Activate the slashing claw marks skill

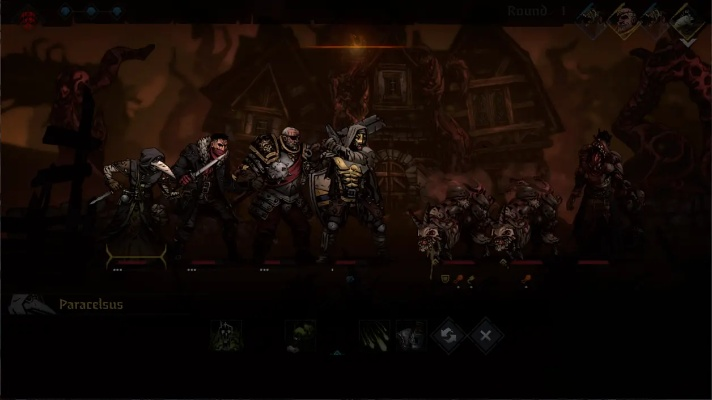[x=373, y=335]
